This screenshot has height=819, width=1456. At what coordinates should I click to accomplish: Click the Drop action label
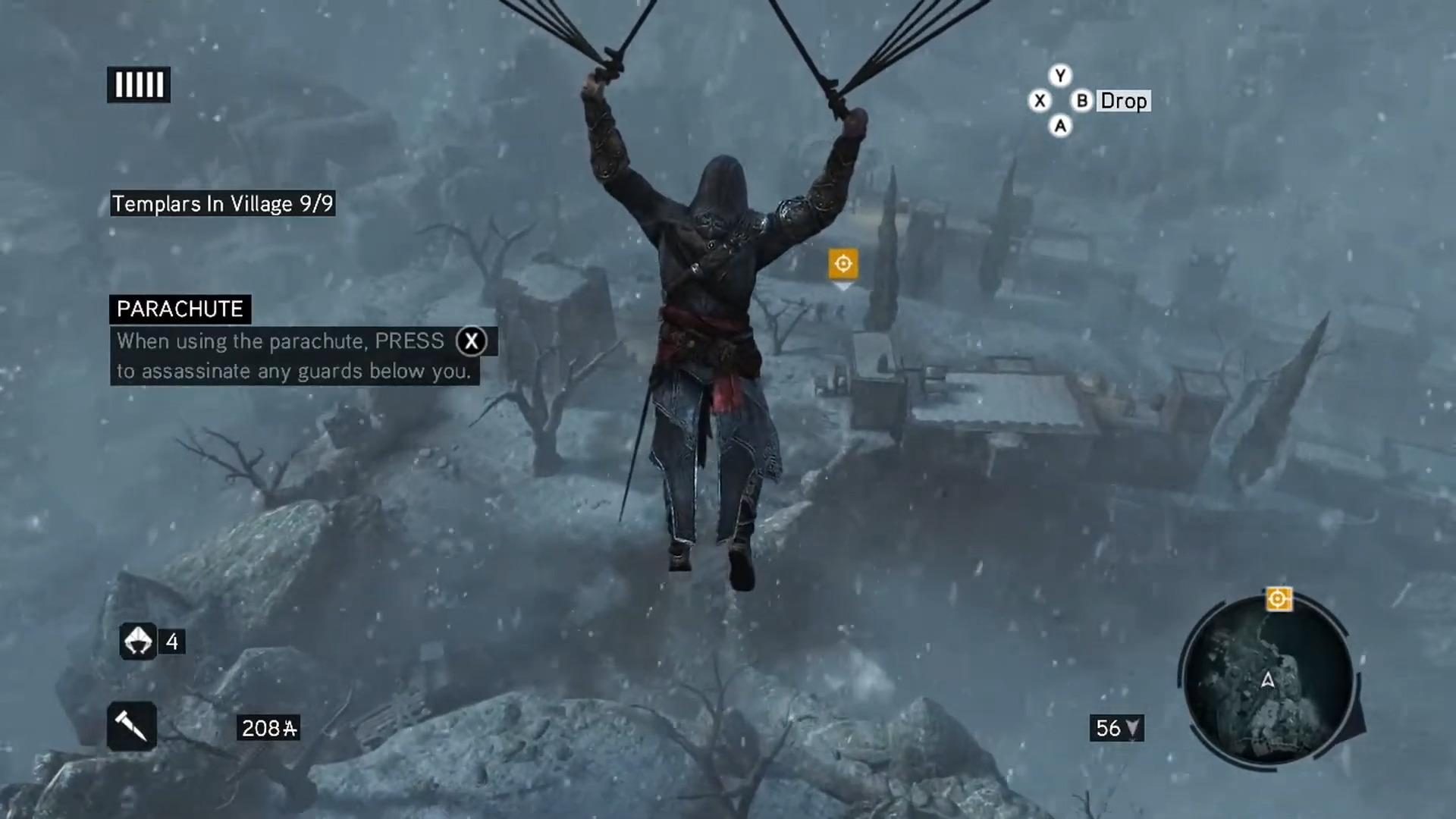pyautogui.click(x=1124, y=101)
